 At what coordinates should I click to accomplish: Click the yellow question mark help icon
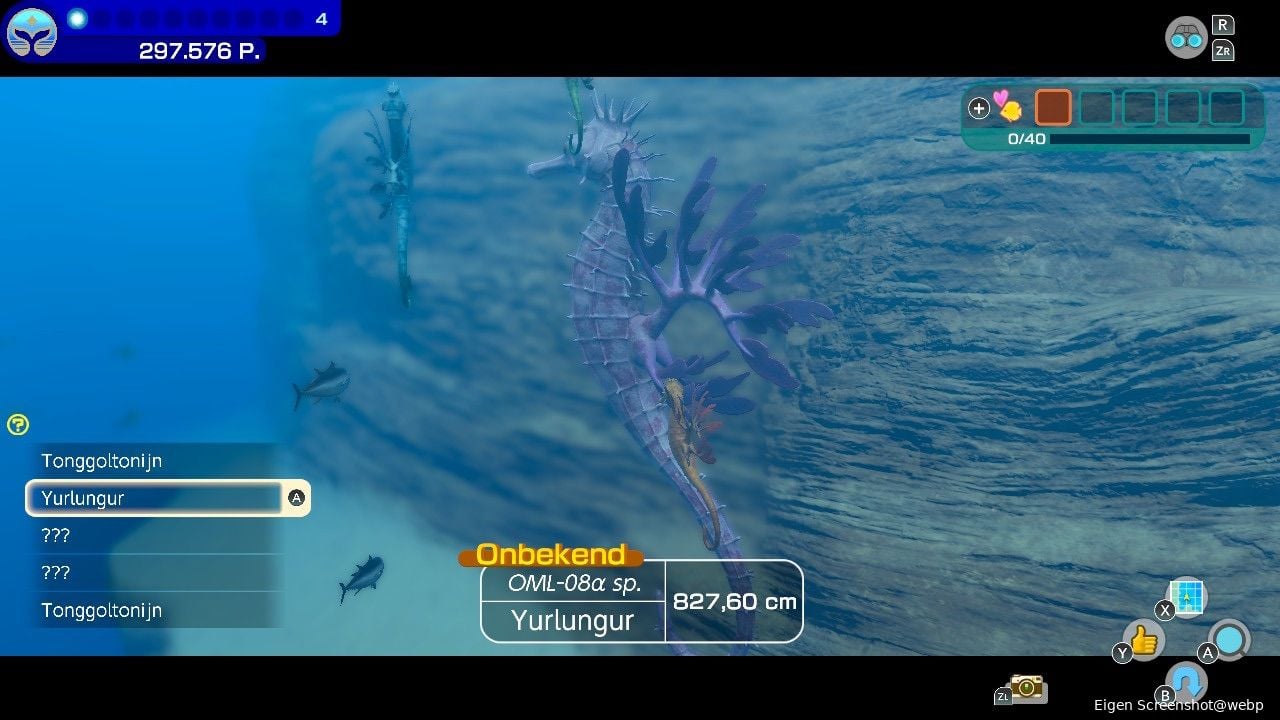17,424
